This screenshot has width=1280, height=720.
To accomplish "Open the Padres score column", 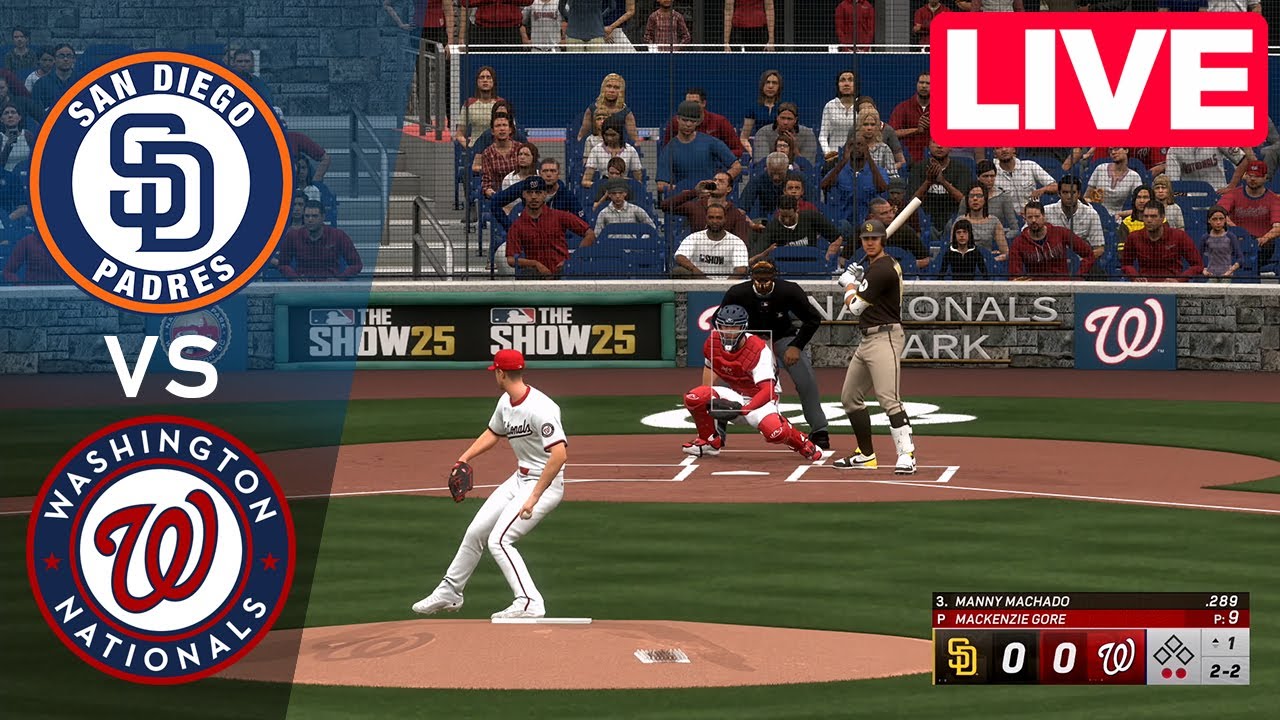I will (x=1014, y=656).
